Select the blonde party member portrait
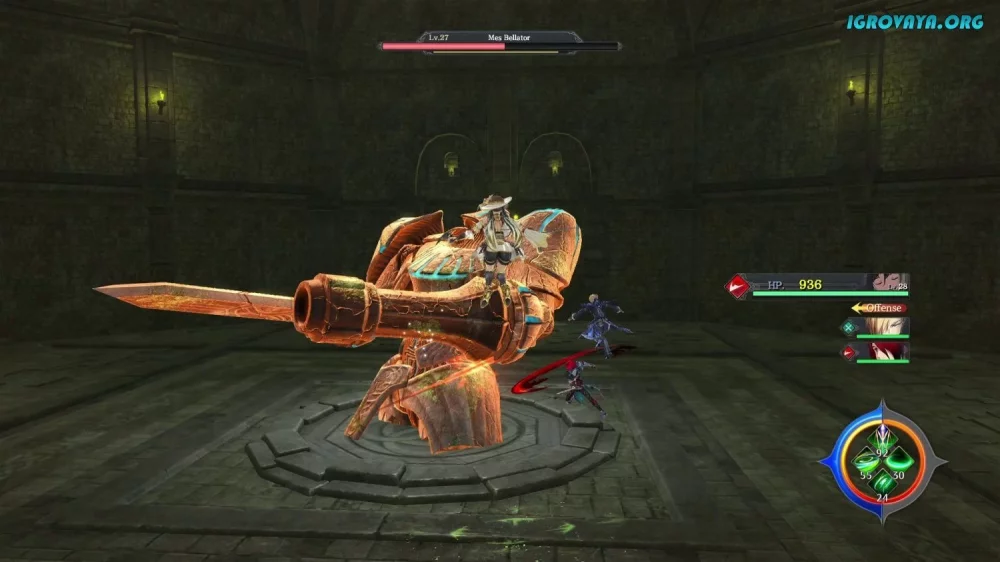 [888, 327]
